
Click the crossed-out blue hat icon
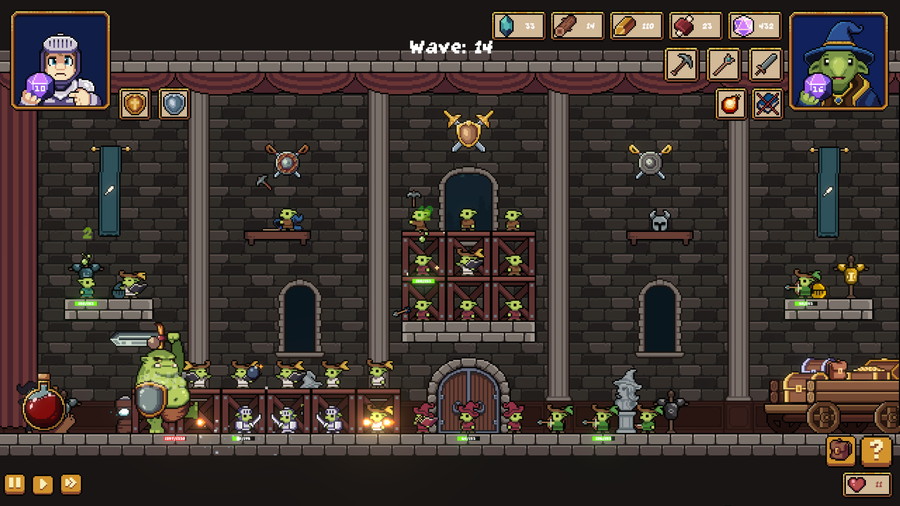click(x=767, y=103)
